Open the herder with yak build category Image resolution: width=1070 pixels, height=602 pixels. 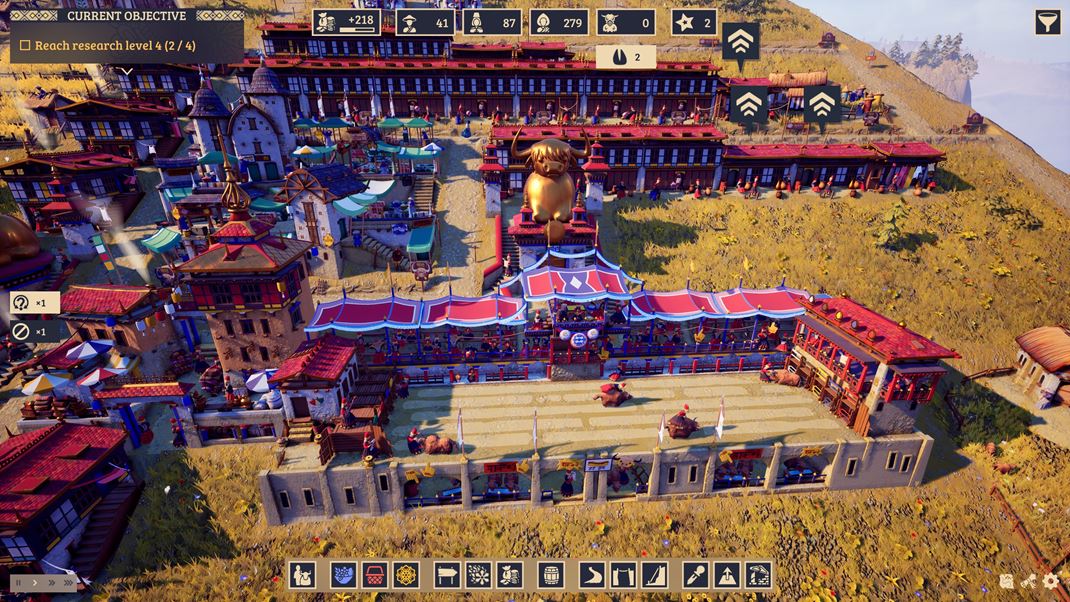303,575
